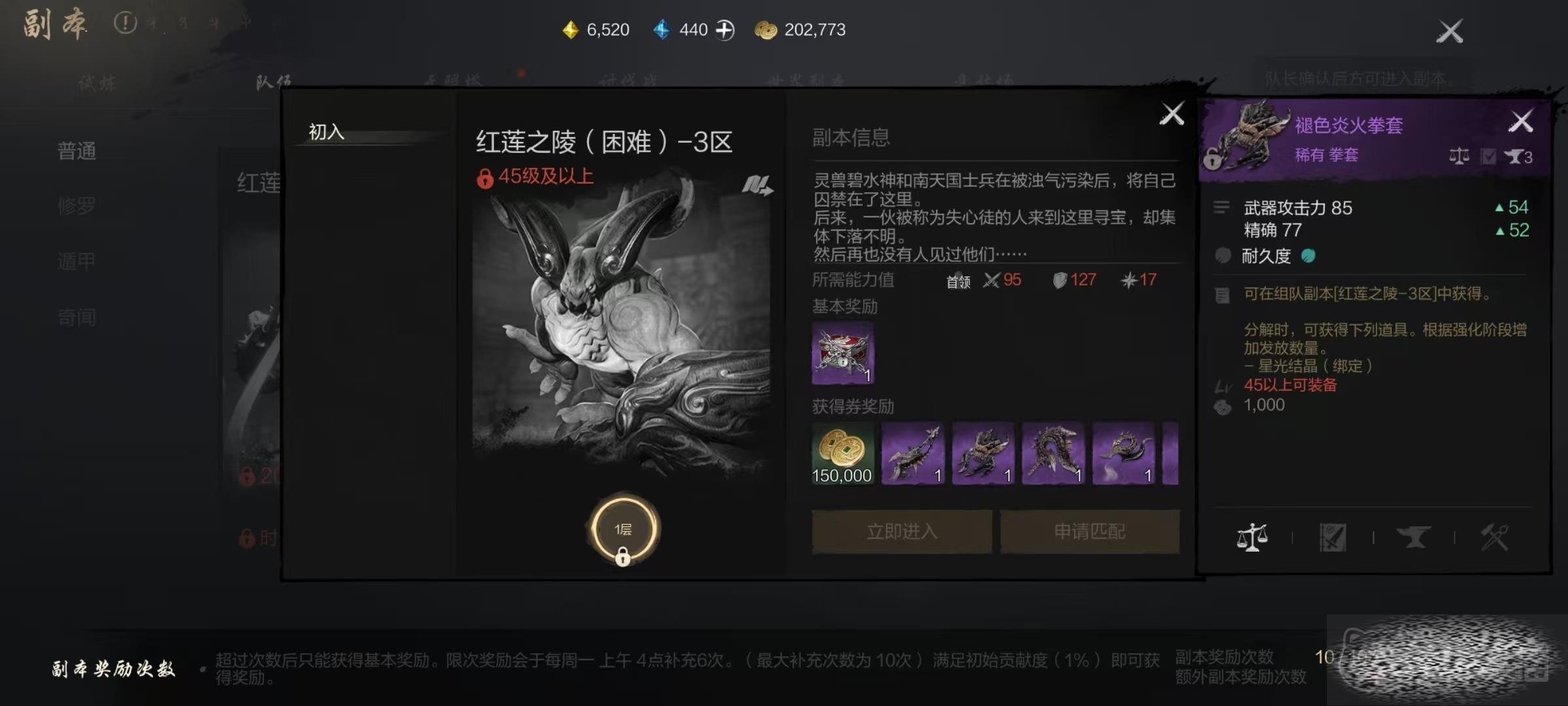This screenshot has height=706, width=1568.
Task: Switch to the 队伍 team tab
Action: click(273, 82)
